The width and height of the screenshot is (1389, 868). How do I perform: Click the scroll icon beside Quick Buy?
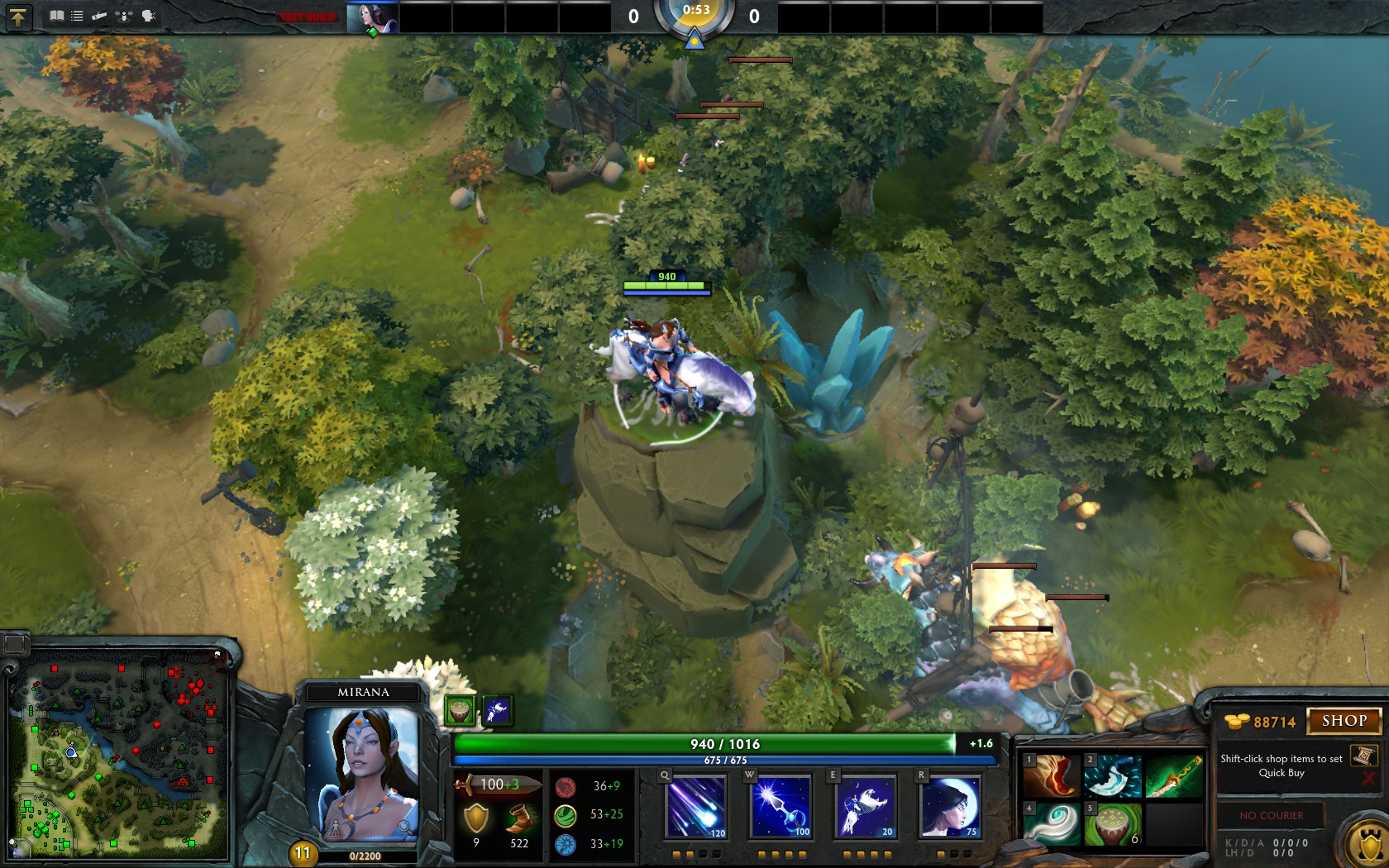point(1363,756)
